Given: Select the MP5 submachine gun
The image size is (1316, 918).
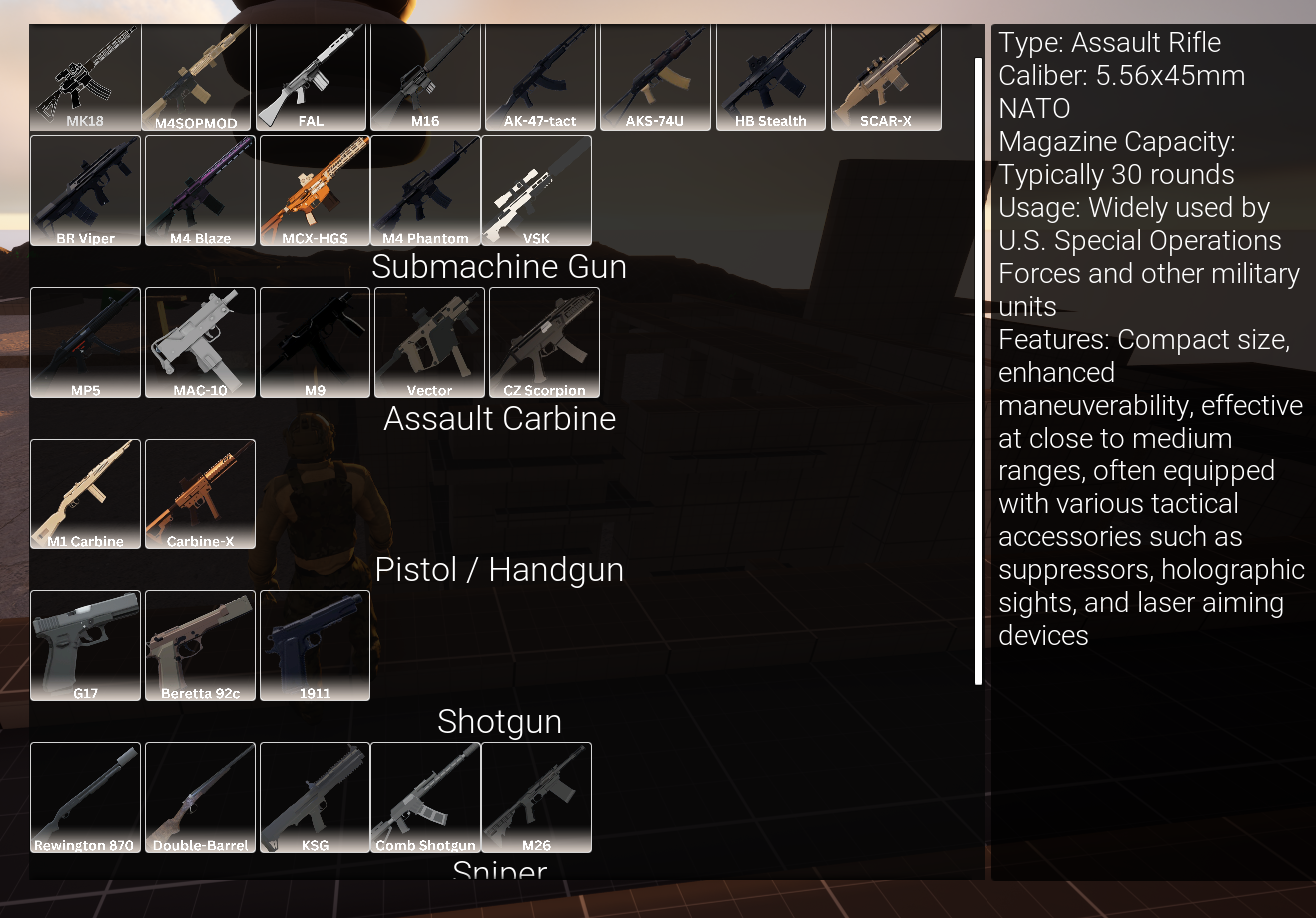Looking at the screenshot, I should point(85,342).
